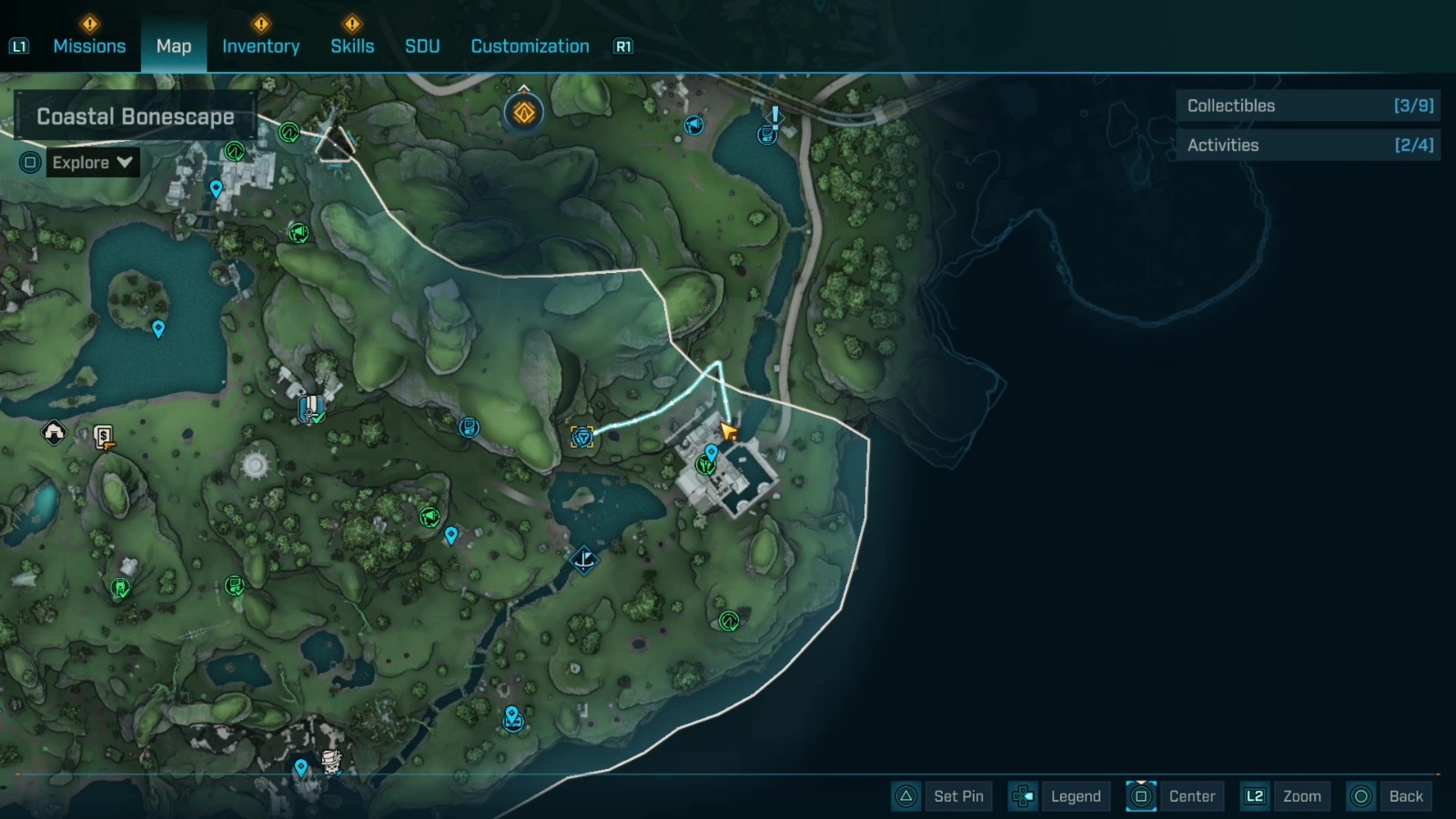The height and width of the screenshot is (819, 1456).
Task: Click the safehouse icon on the left
Action: tap(52, 433)
